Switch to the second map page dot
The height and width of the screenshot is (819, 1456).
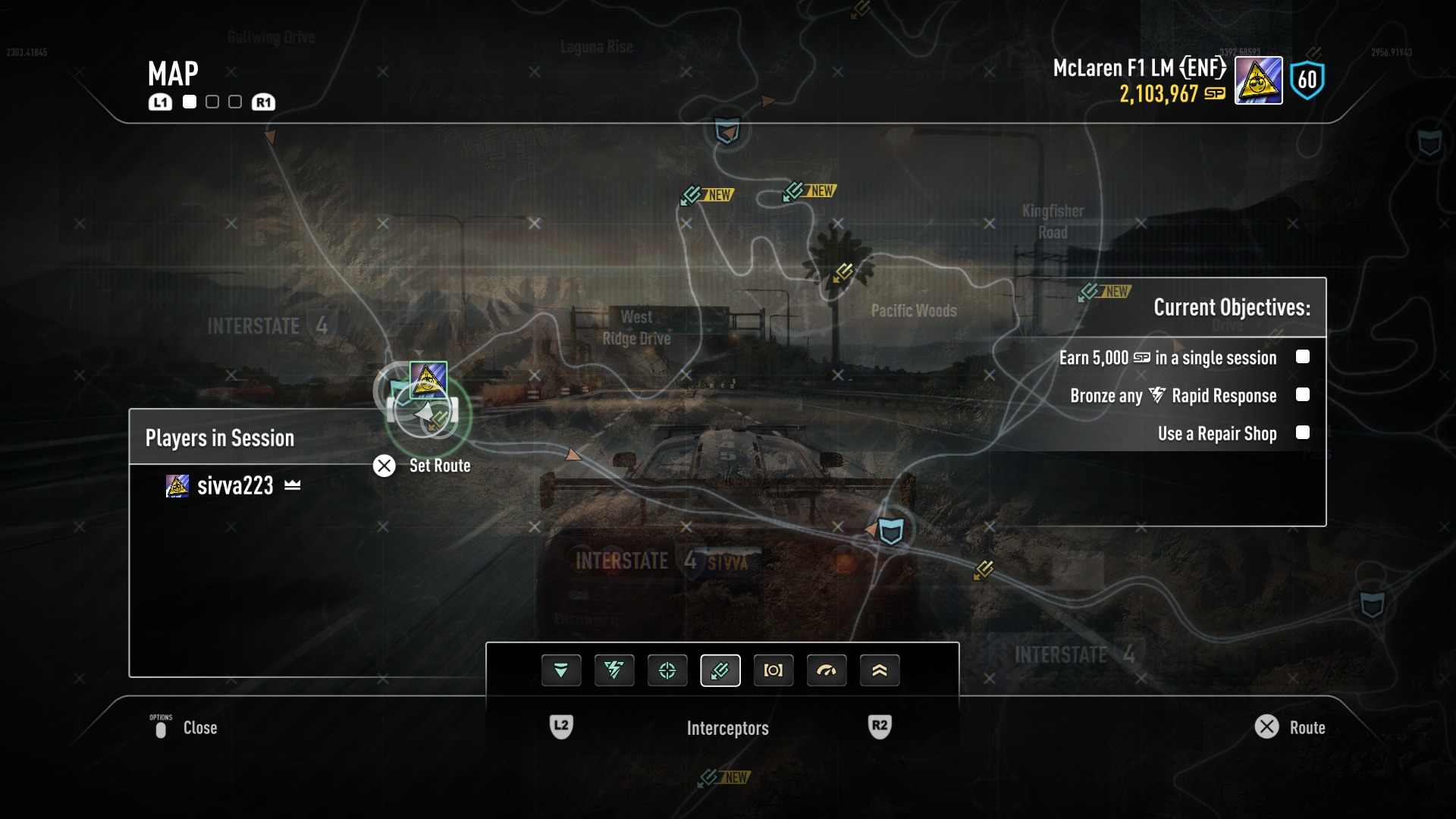pyautogui.click(x=212, y=102)
